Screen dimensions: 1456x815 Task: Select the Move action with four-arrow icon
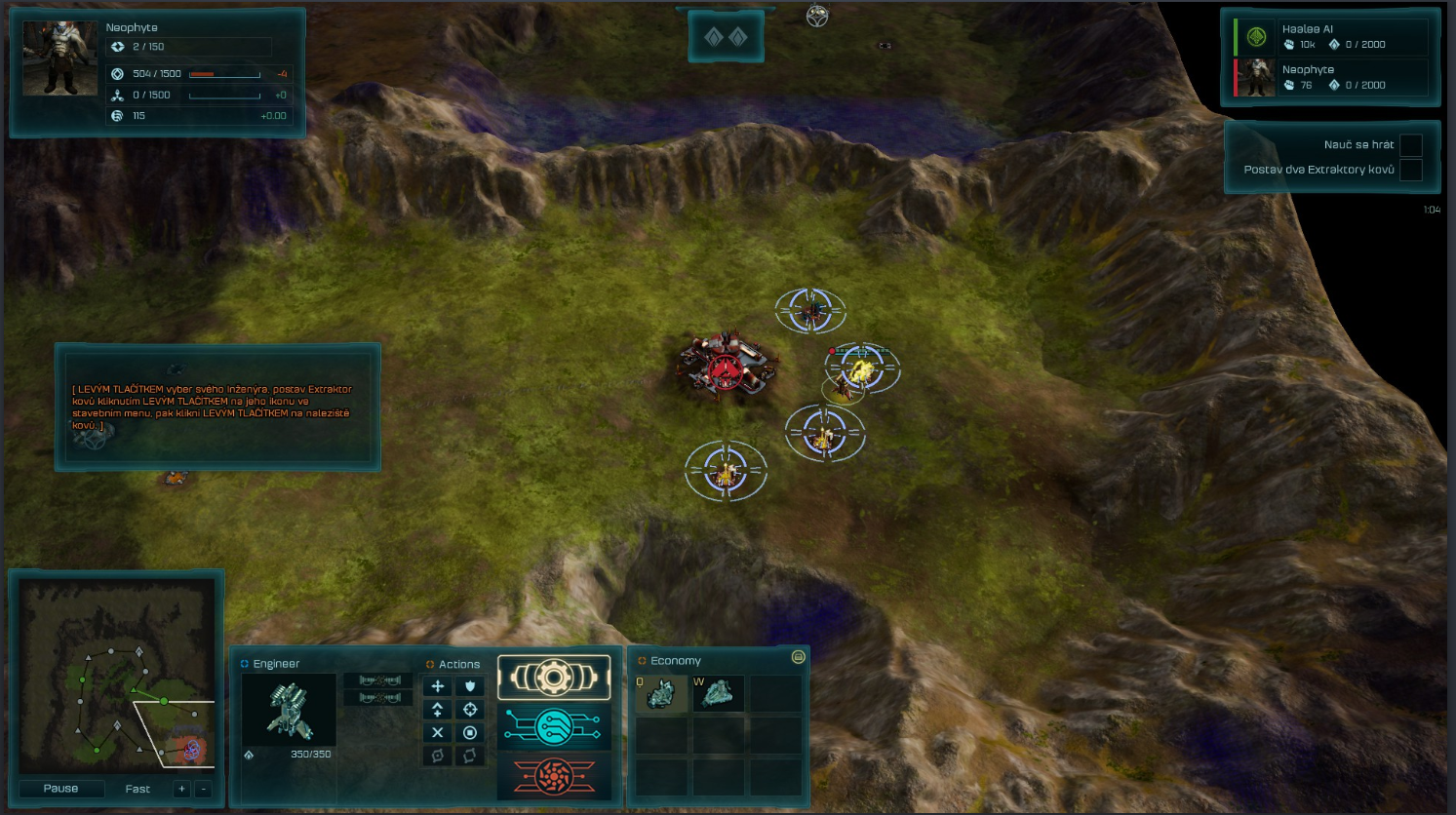[438, 686]
